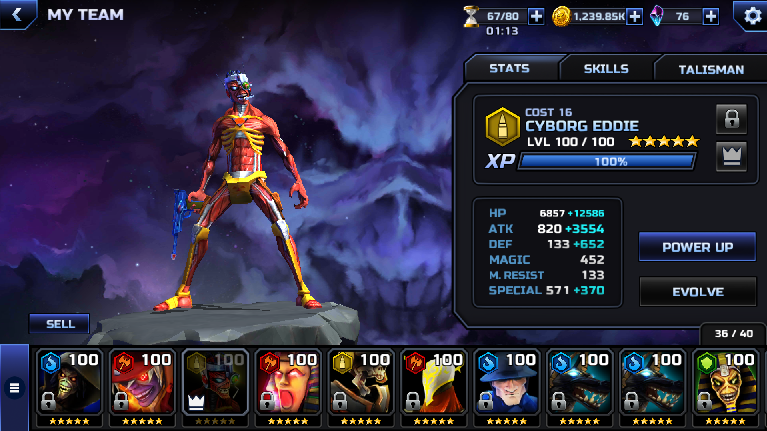
Task: Add more hourglass energy
Action: point(536,16)
